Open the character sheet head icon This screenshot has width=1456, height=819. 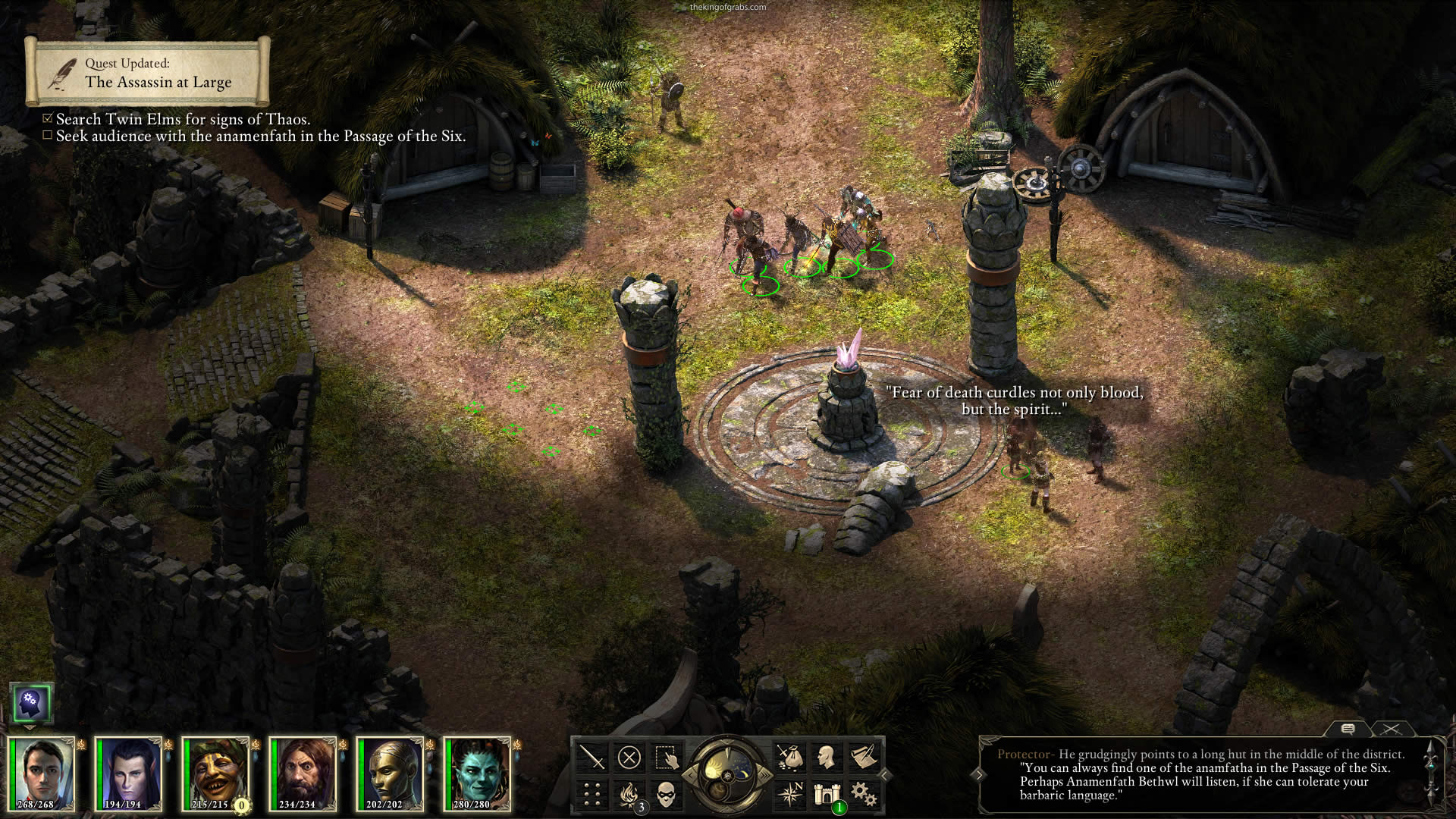pyautogui.click(x=827, y=757)
